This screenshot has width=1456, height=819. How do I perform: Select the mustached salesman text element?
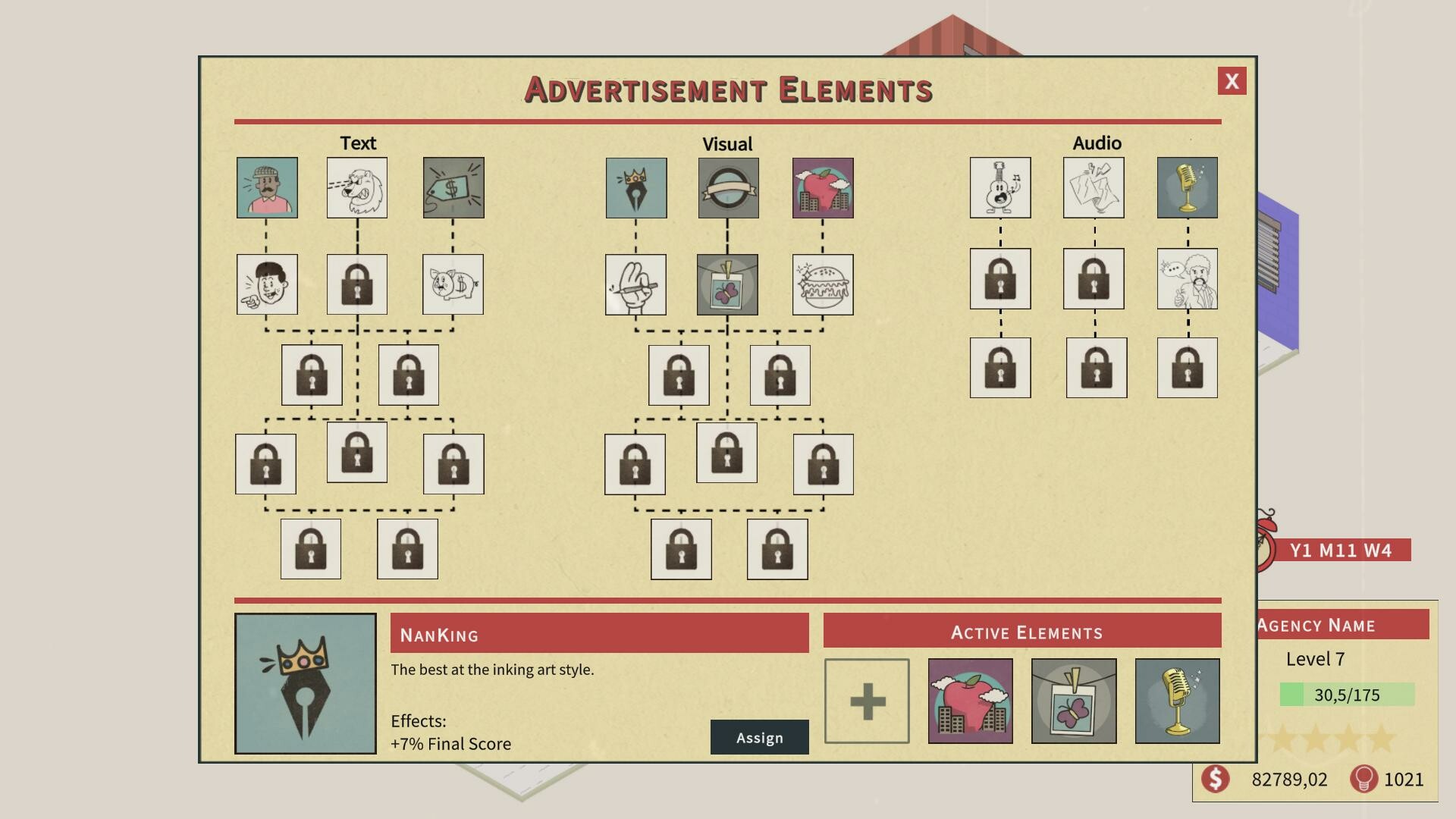267,187
